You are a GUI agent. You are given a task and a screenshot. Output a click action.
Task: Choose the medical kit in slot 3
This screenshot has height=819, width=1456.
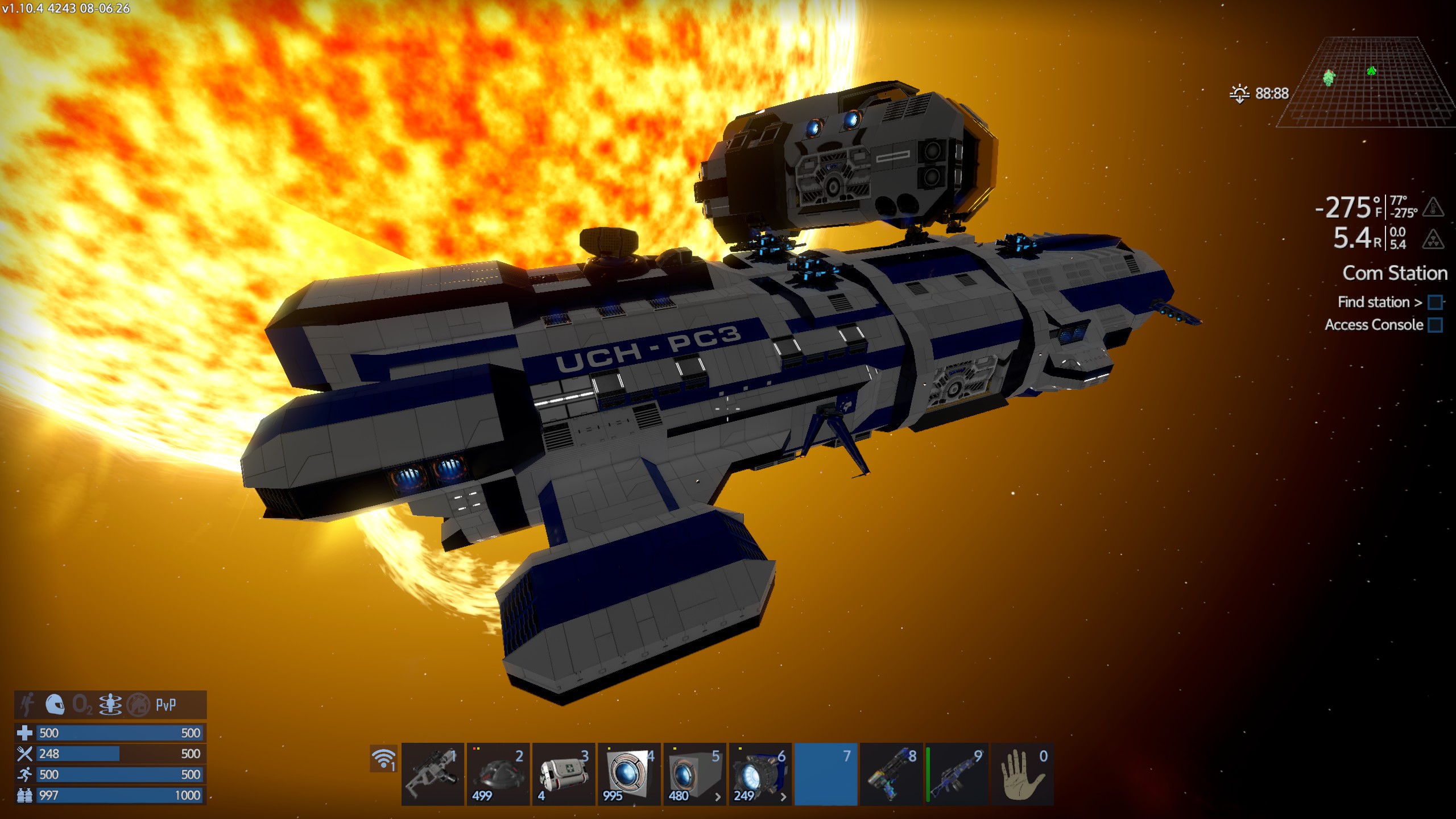coord(564,774)
